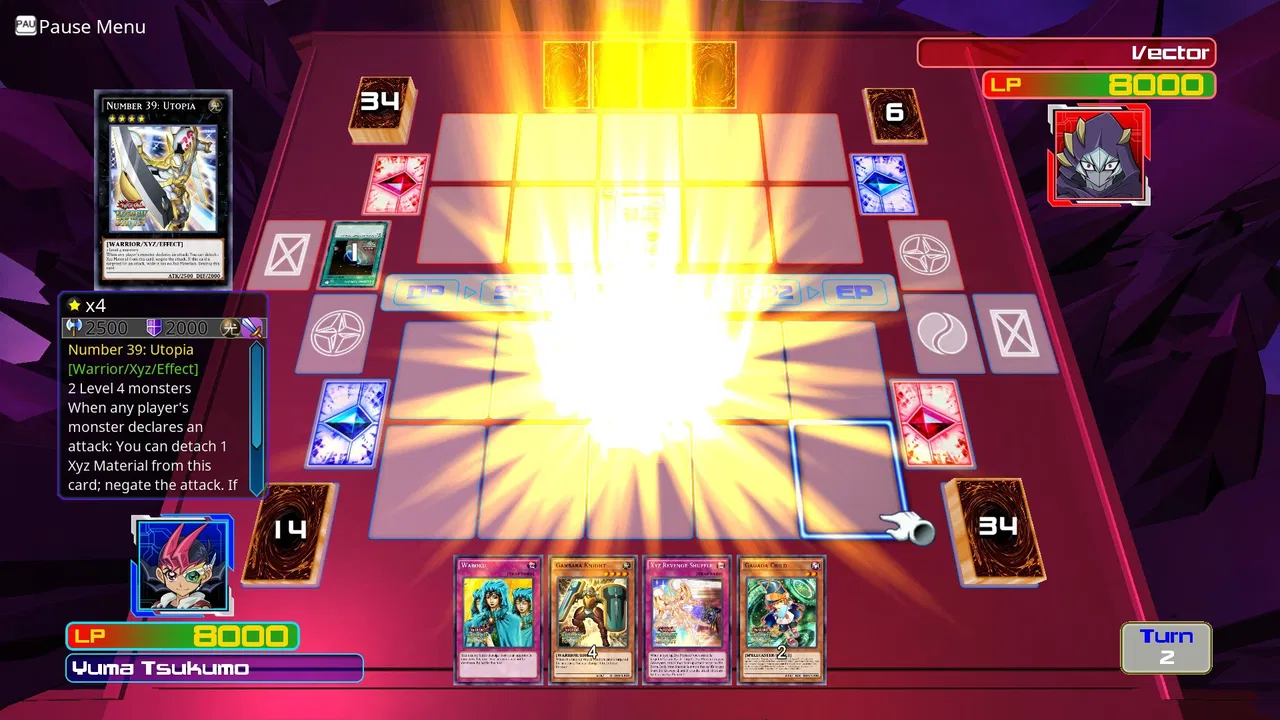Click Yuma Tsukumo's player portrait
The width and height of the screenshot is (1280, 720).
183,565
